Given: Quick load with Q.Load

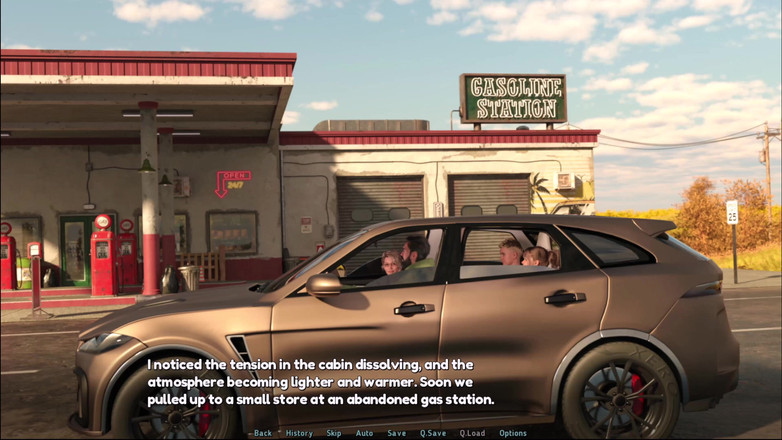Looking at the screenshot, I should coord(472,433).
